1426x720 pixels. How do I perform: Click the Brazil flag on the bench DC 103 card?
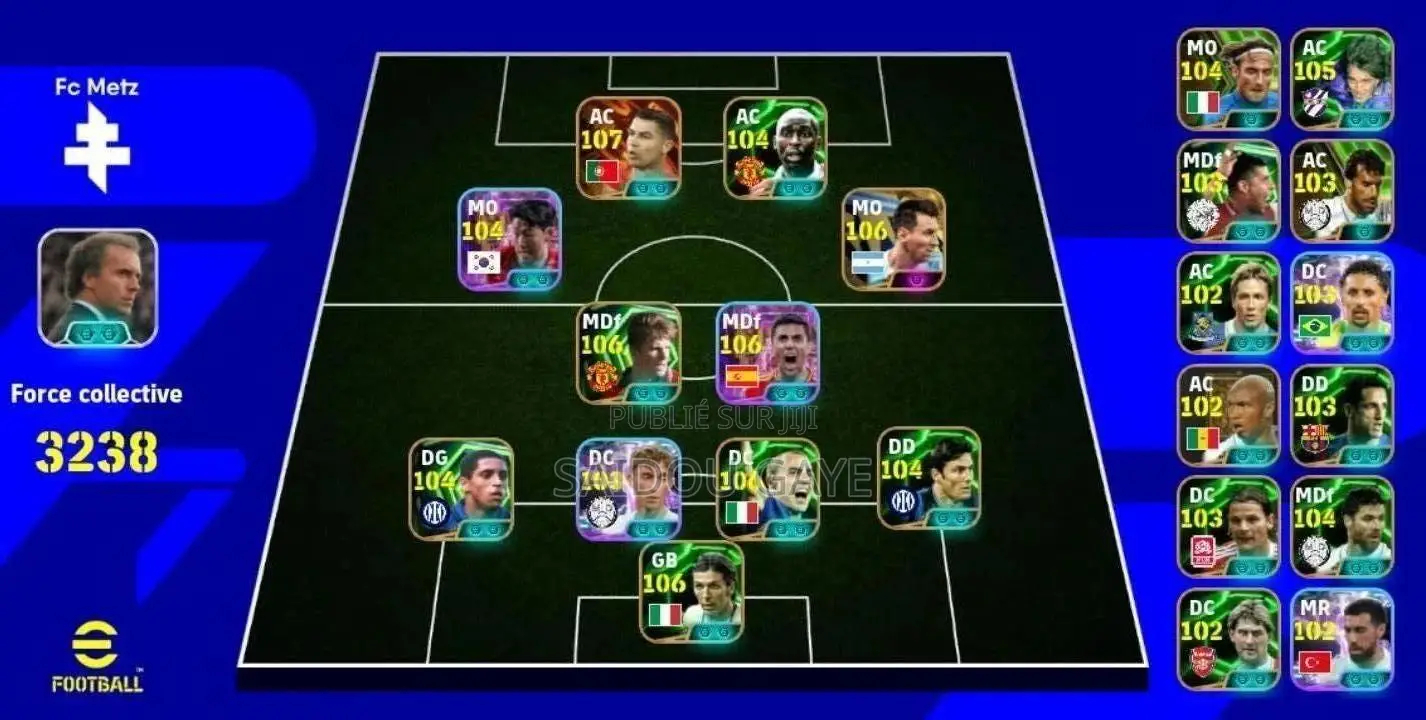tap(1316, 325)
